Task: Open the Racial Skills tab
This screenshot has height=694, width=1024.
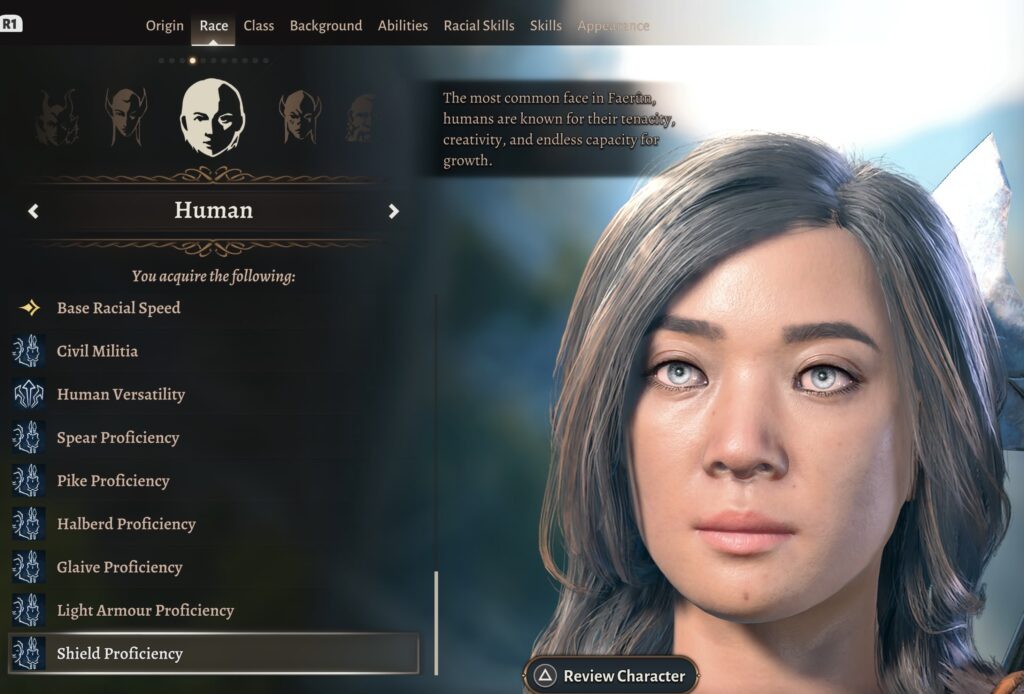Action: click(479, 26)
